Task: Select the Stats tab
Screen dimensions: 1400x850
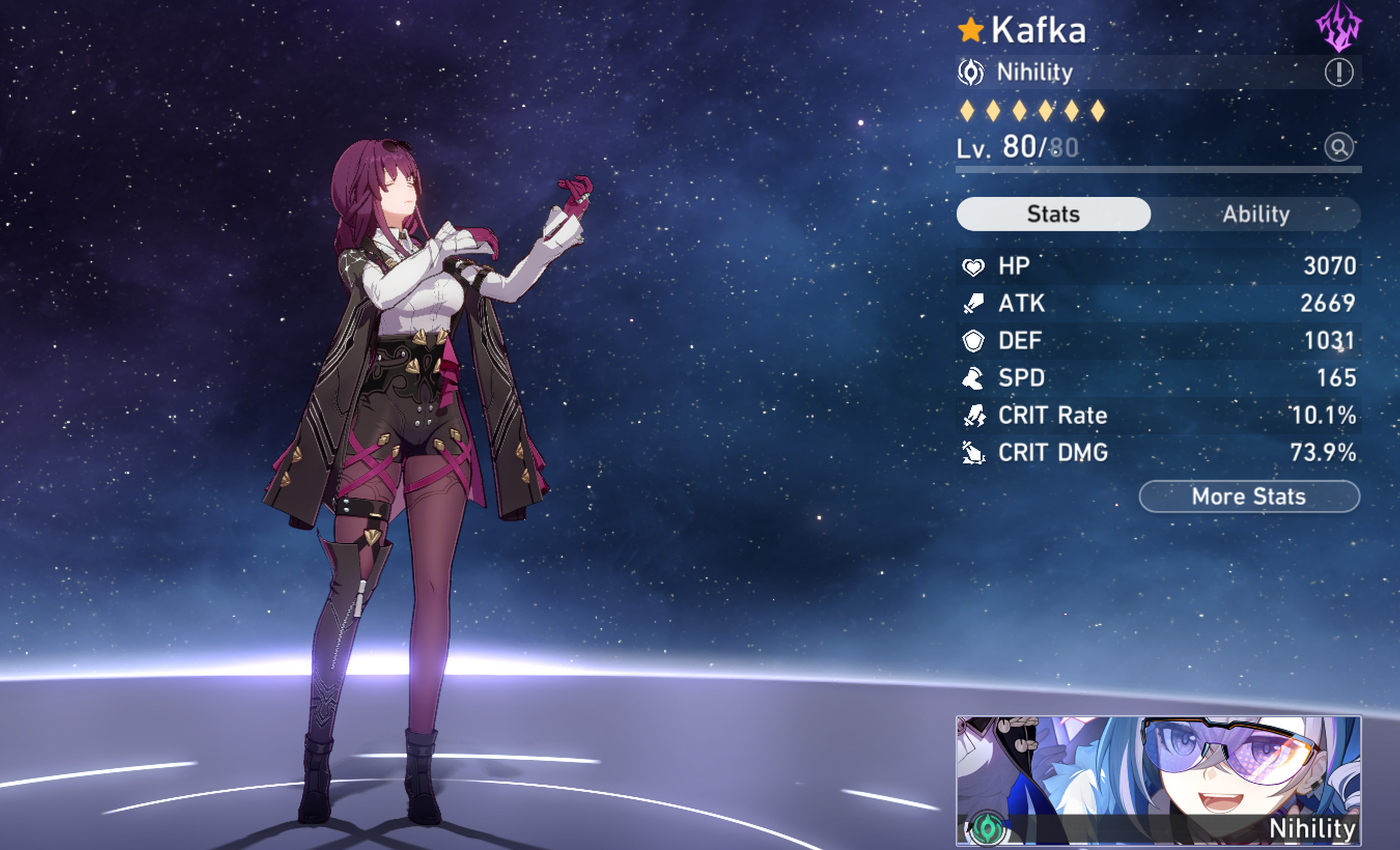Action: pos(1053,214)
